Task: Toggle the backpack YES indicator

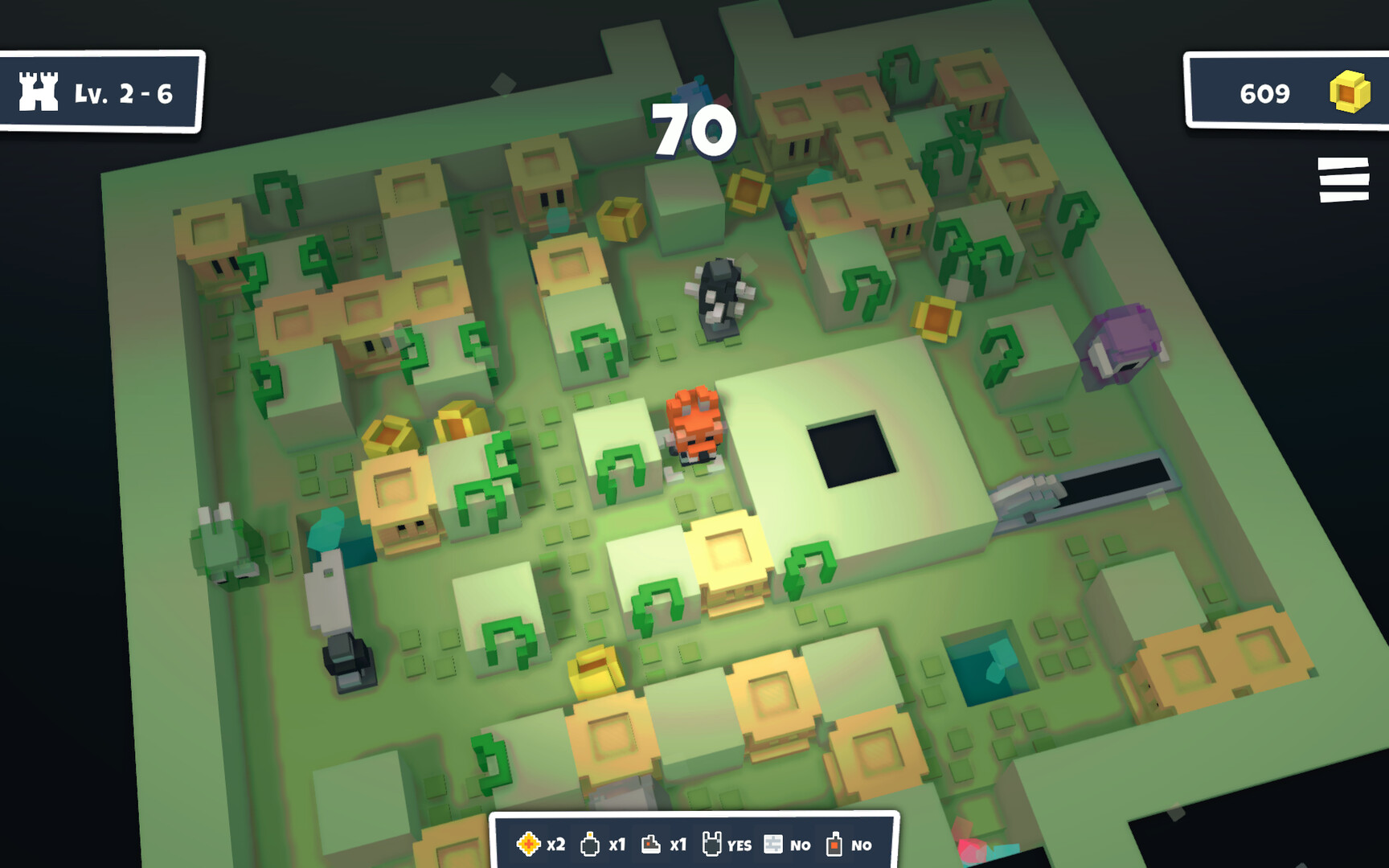Action: coord(740,846)
